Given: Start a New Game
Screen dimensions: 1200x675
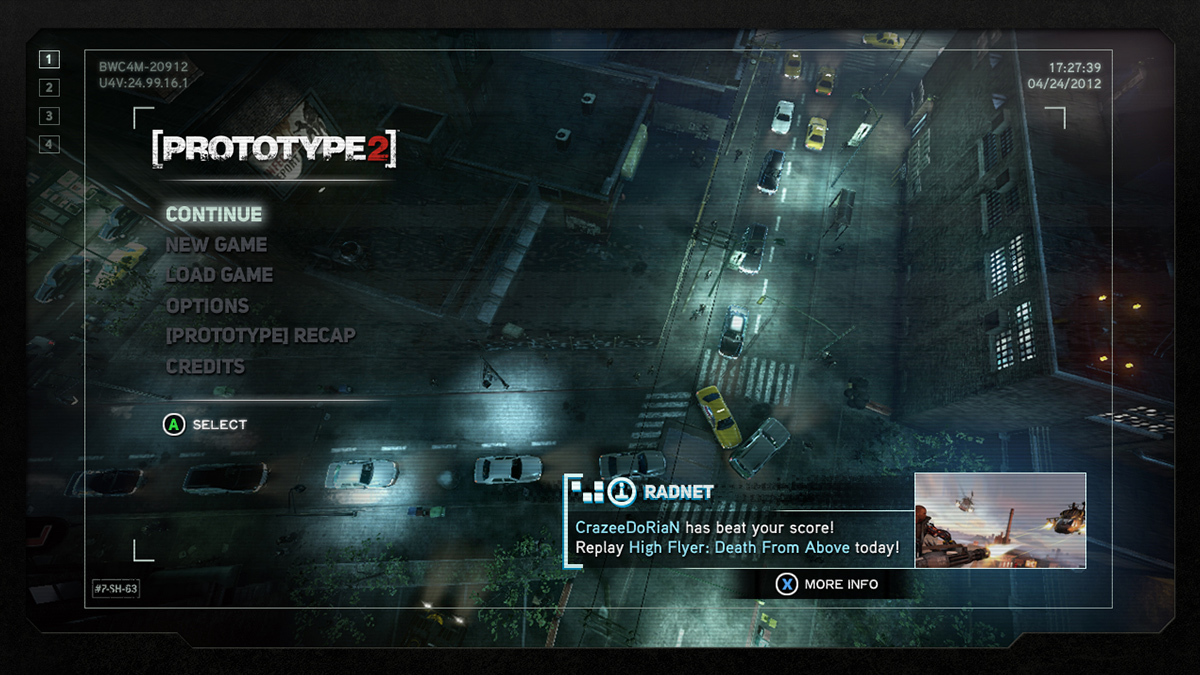Looking at the screenshot, I should tap(216, 245).
